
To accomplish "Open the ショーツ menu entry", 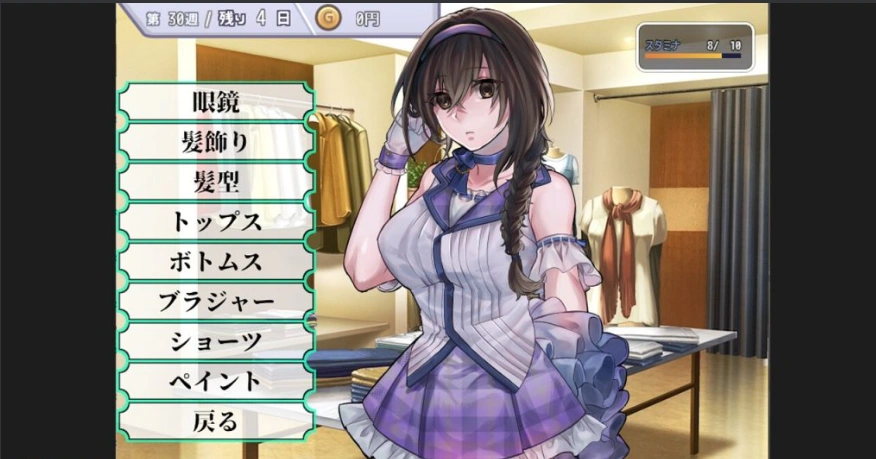I will [x=215, y=341].
